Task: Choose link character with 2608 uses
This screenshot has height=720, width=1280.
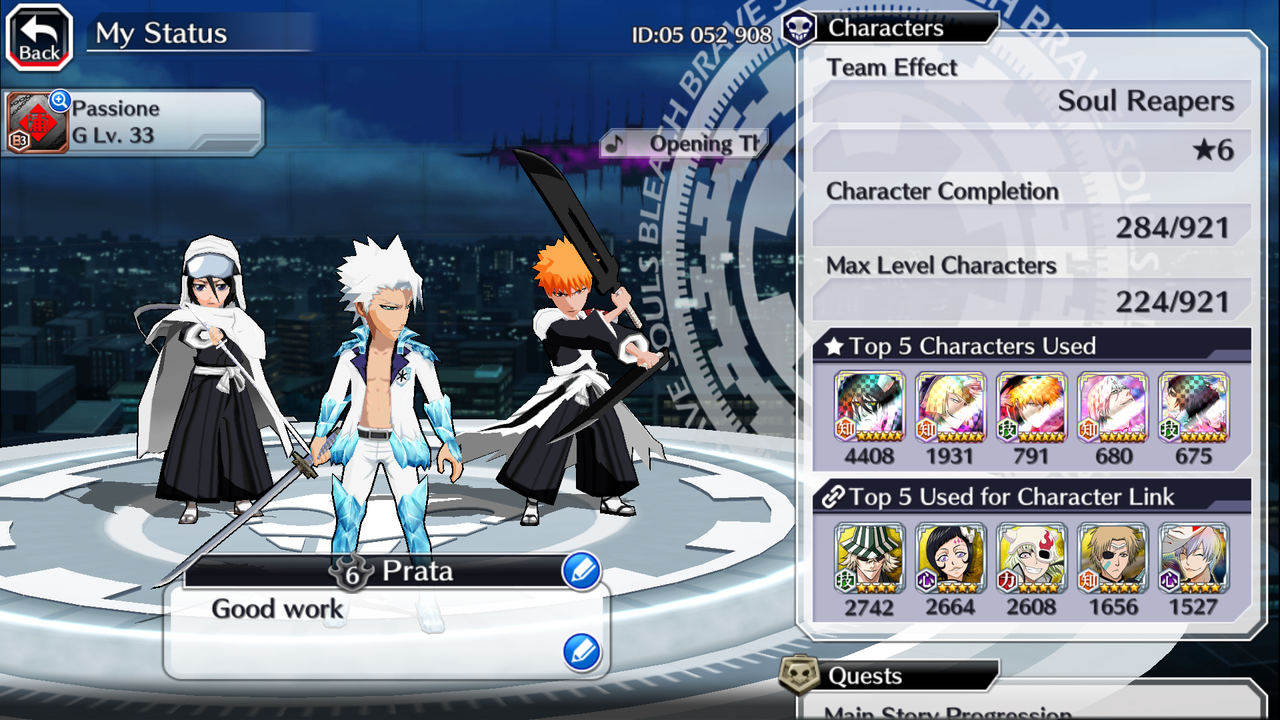Action: (x=1031, y=558)
